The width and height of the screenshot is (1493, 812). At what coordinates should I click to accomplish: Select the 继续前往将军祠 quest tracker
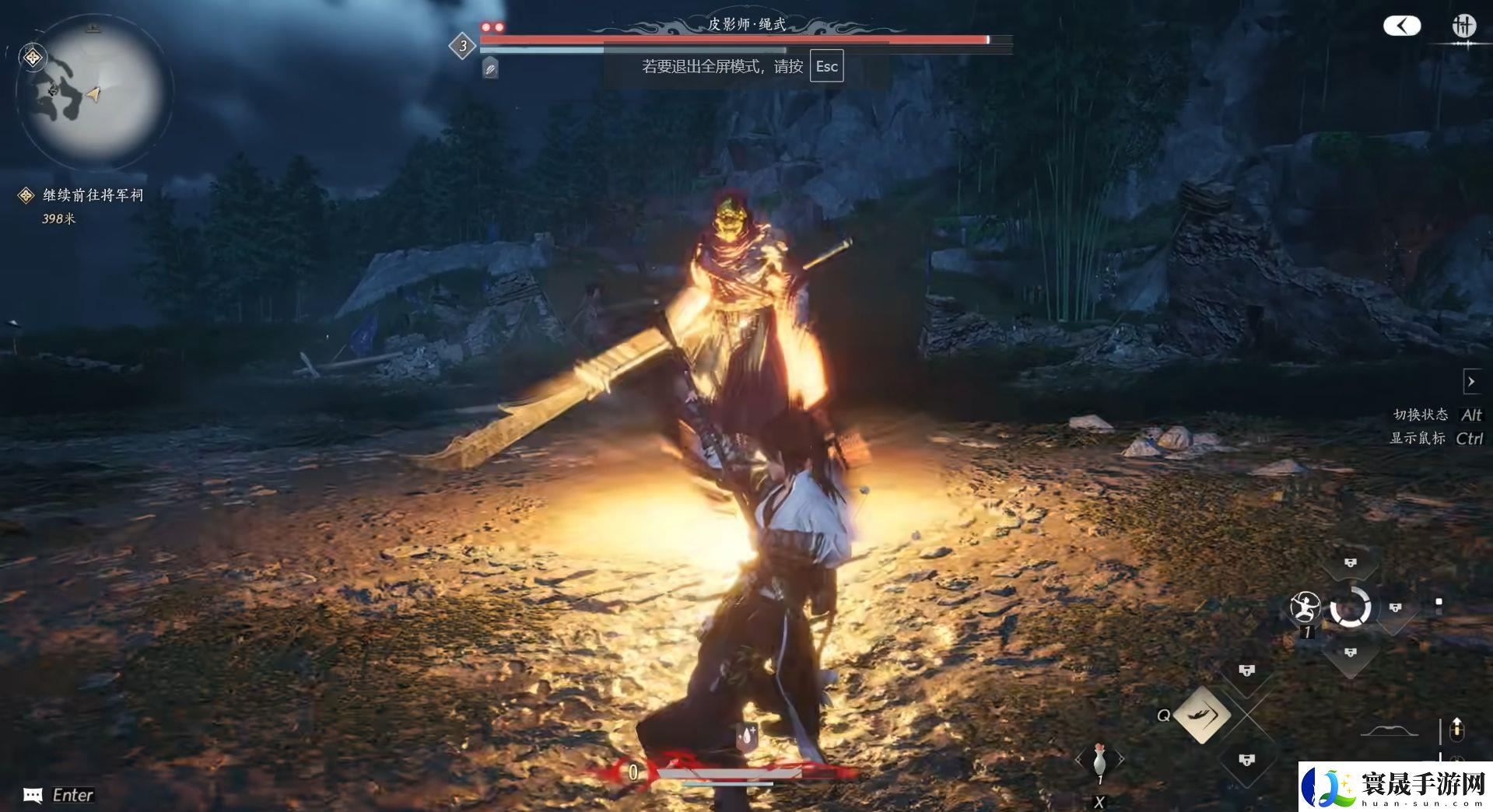pos(93,195)
